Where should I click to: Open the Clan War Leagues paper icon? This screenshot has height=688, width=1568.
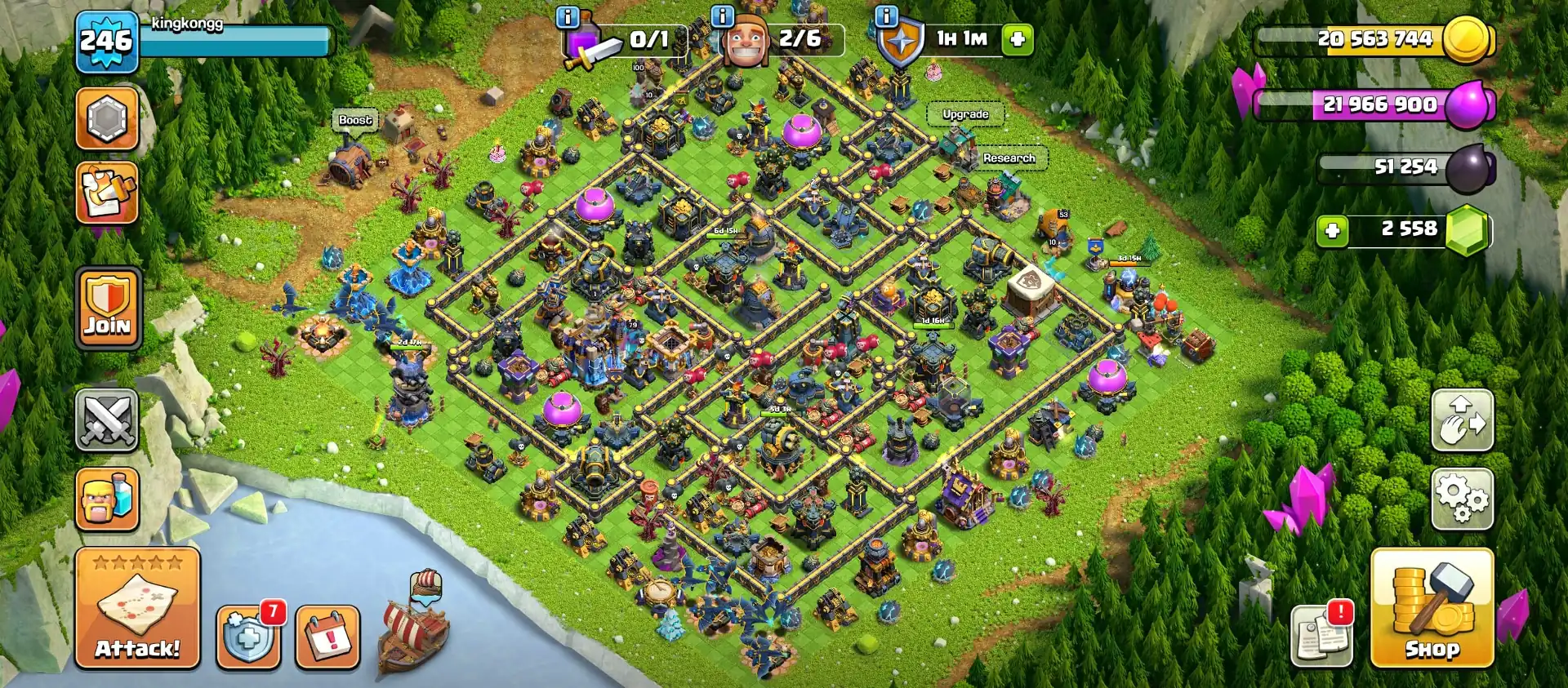coord(107,193)
